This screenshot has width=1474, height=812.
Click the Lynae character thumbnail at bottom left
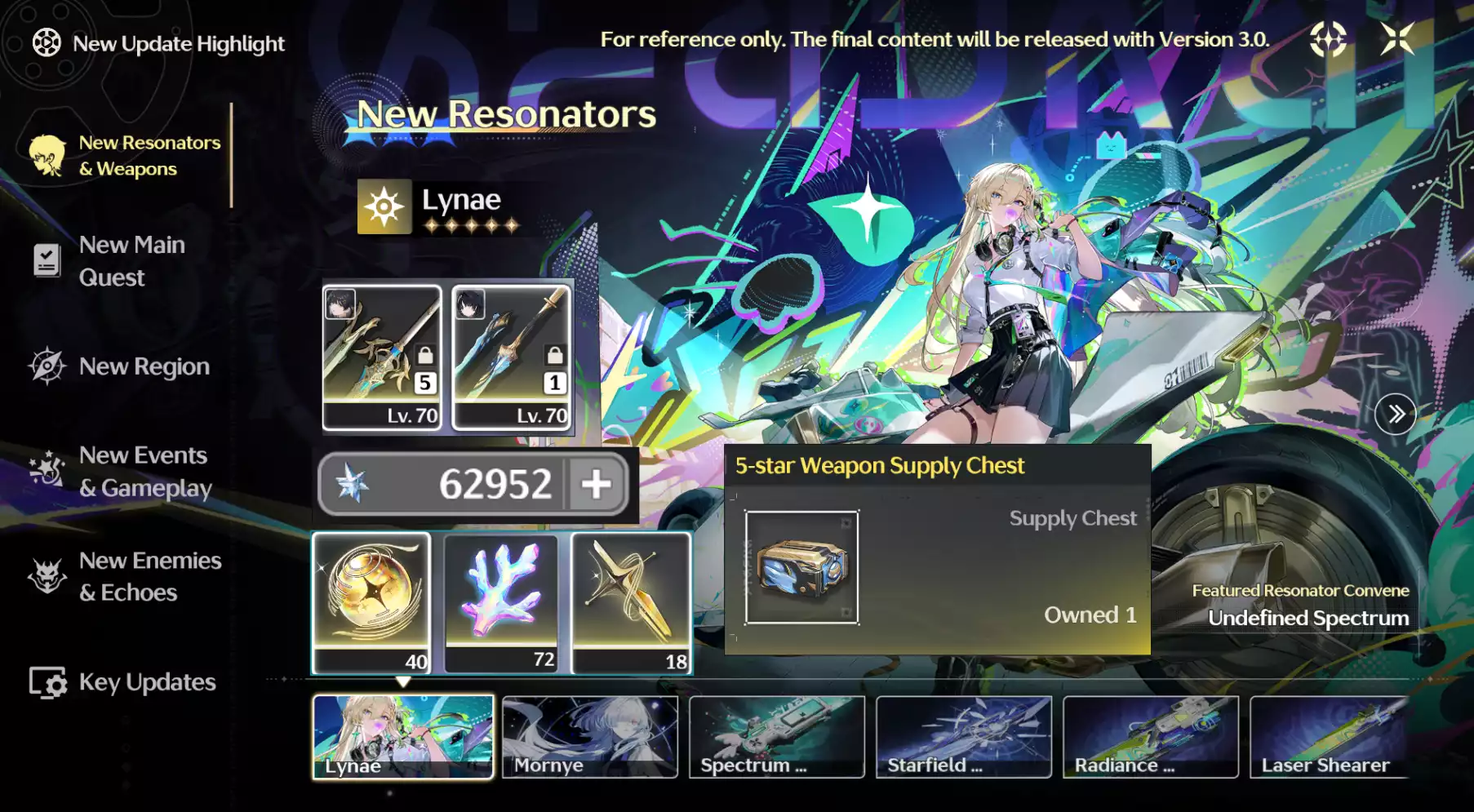403,736
